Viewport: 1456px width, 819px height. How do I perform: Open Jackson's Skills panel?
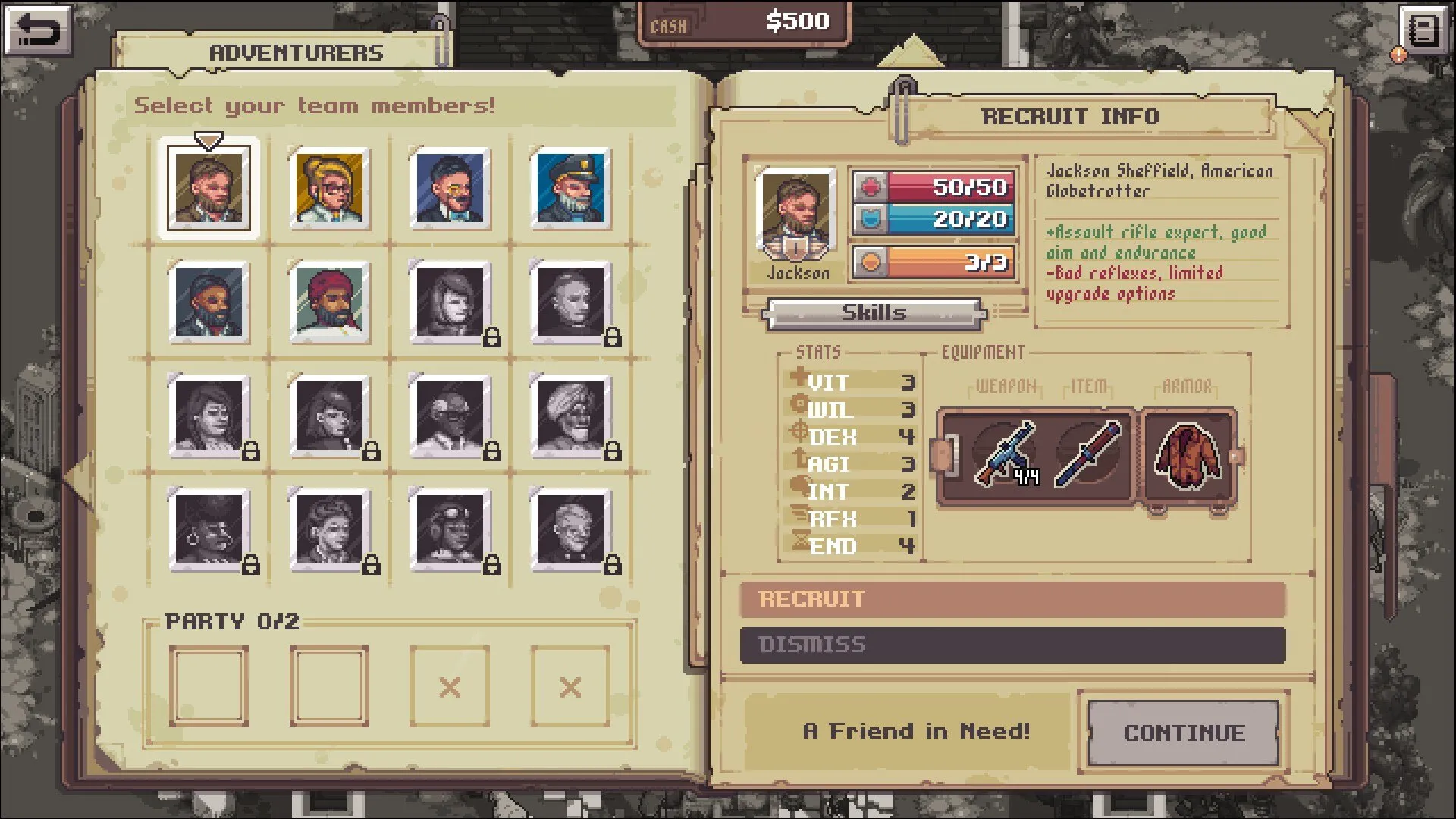point(874,313)
